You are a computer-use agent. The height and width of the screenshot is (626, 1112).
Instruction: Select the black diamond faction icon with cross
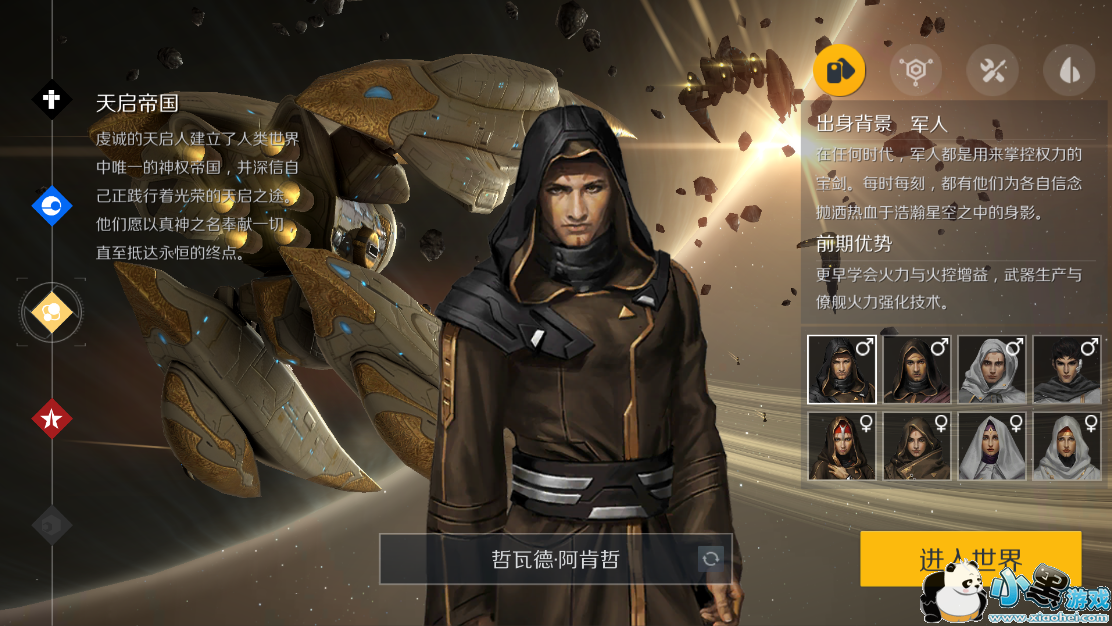click(x=52, y=99)
